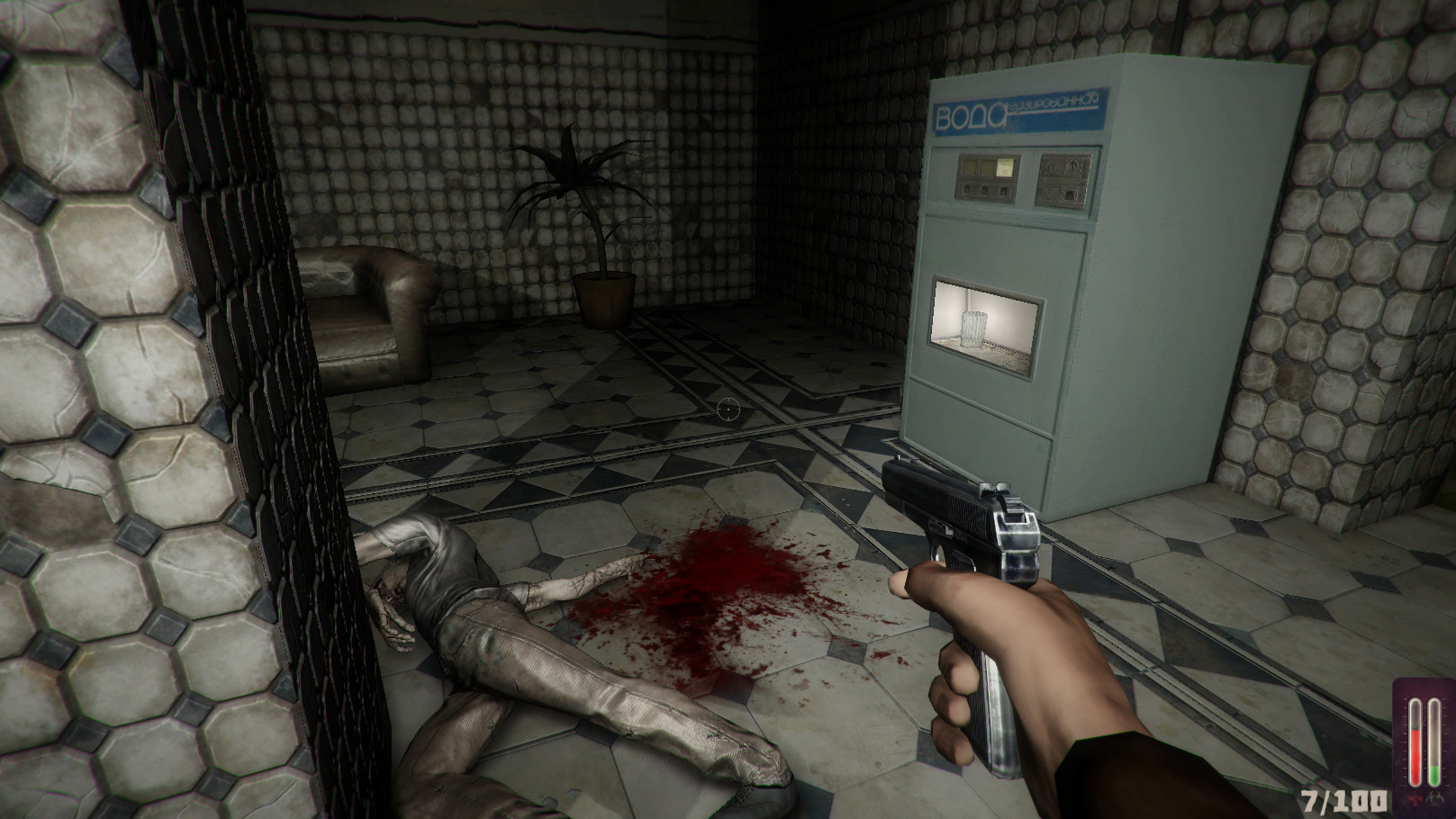Click the potted palm plant
This screenshot has height=819, width=1456.
tap(585, 207)
